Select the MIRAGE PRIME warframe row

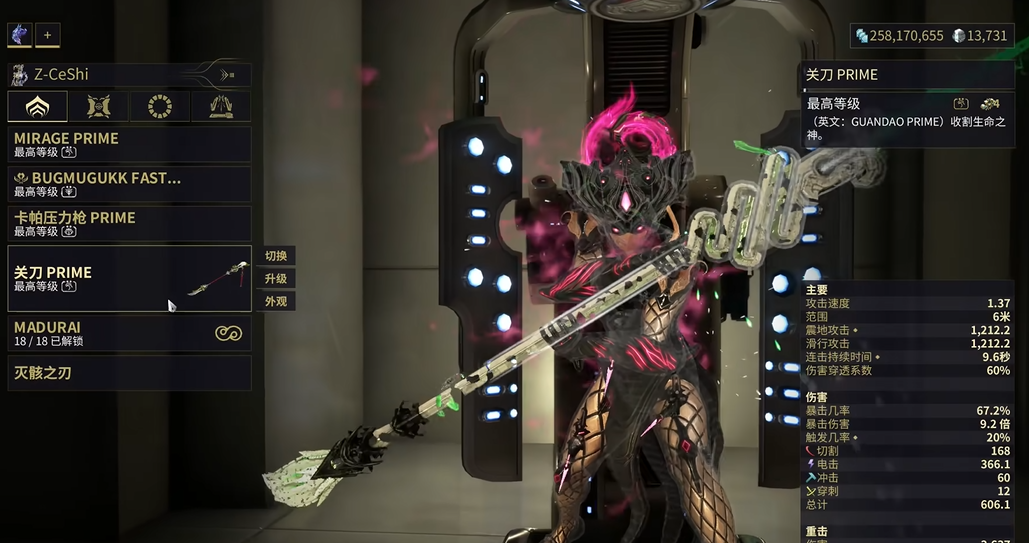pos(129,144)
